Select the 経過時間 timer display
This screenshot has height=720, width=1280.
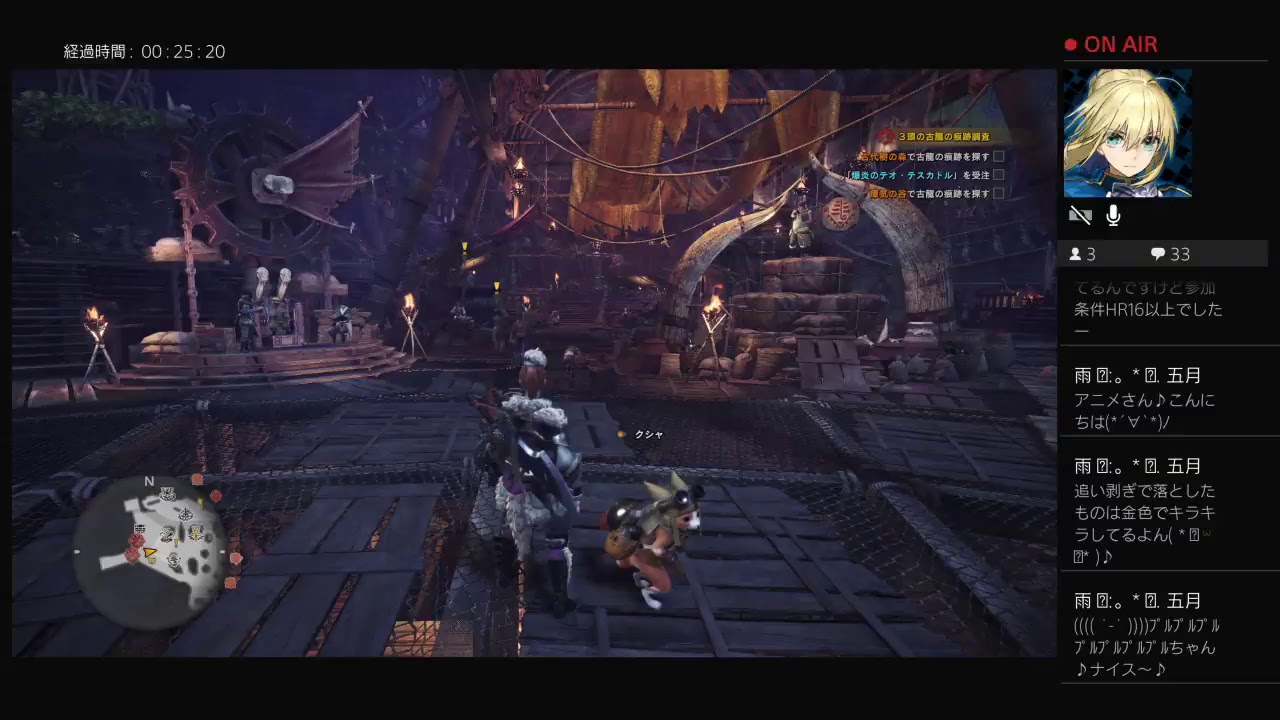click(145, 51)
